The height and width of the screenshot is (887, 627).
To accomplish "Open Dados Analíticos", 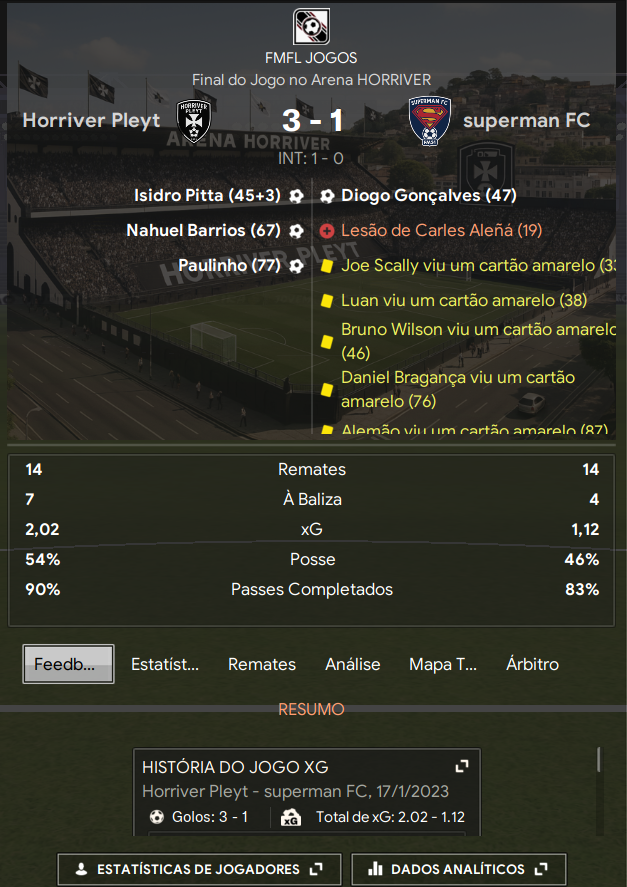I will (459, 869).
